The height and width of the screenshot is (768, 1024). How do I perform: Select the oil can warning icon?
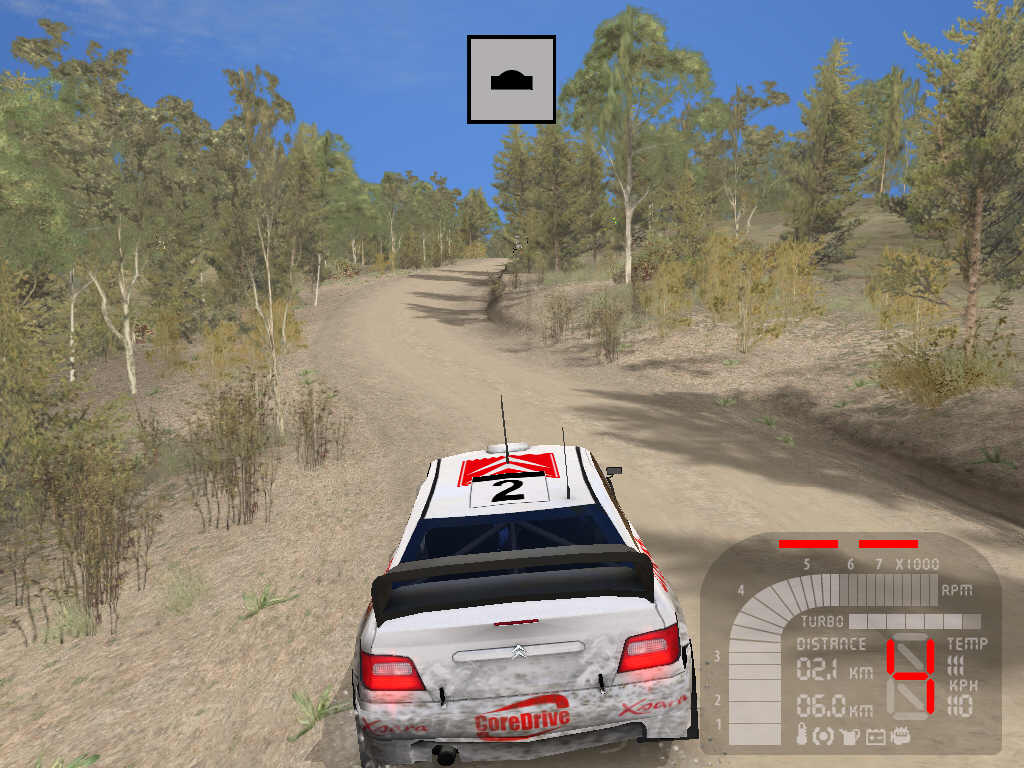tap(850, 736)
